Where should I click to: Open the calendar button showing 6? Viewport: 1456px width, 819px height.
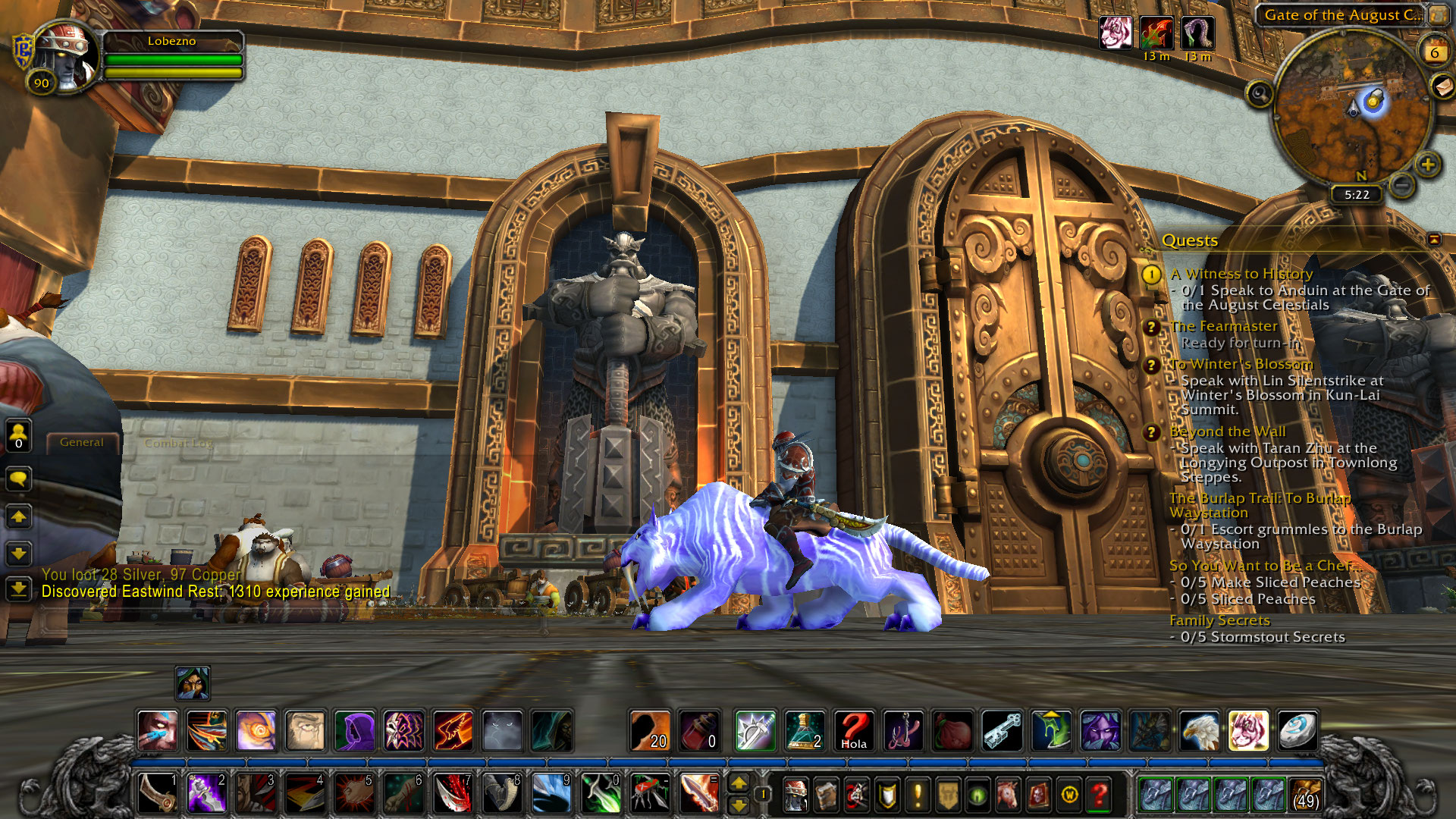tap(1434, 52)
